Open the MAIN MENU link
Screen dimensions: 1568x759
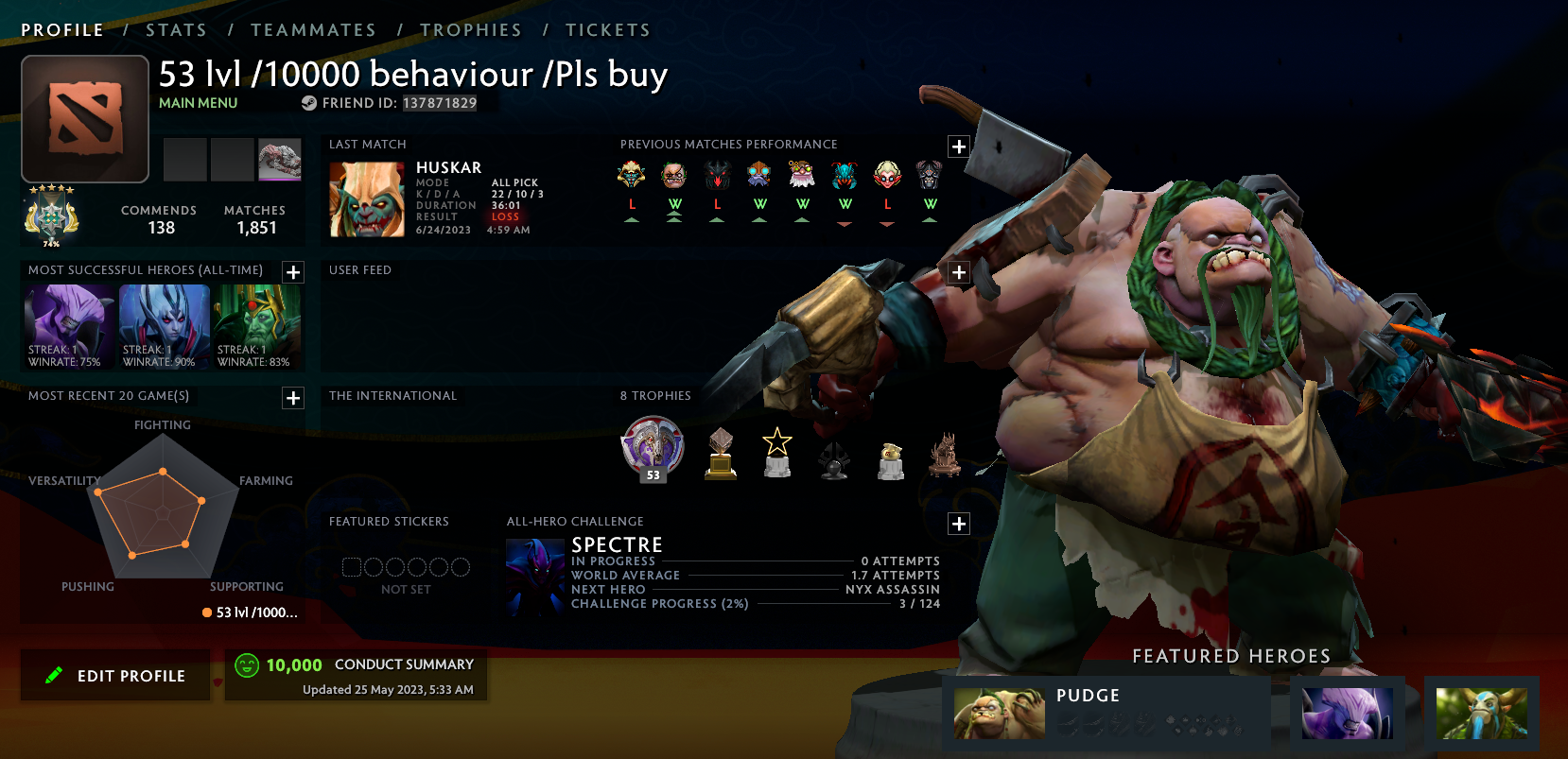click(198, 102)
